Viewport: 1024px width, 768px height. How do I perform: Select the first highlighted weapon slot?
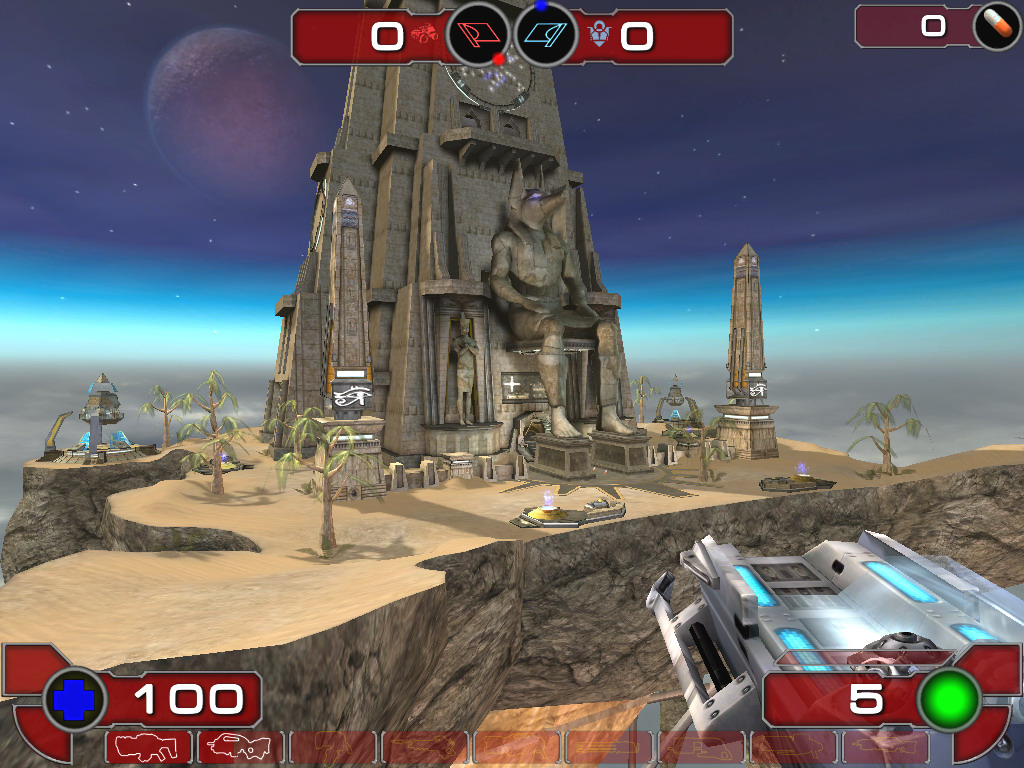click(x=148, y=747)
